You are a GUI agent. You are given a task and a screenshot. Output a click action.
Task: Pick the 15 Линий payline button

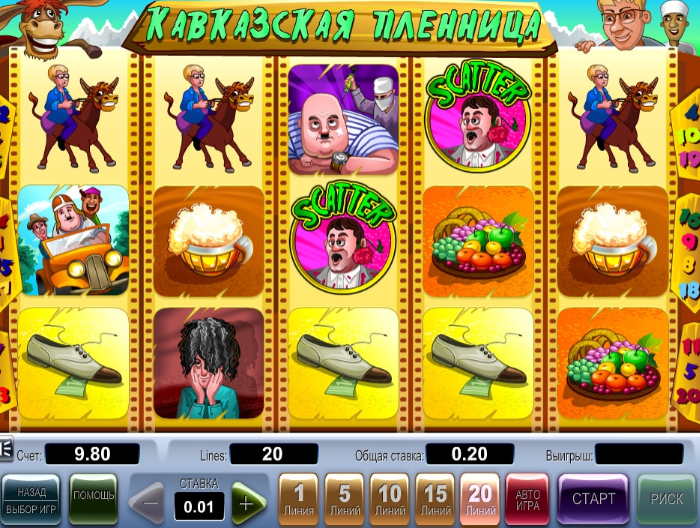coord(435,498)
